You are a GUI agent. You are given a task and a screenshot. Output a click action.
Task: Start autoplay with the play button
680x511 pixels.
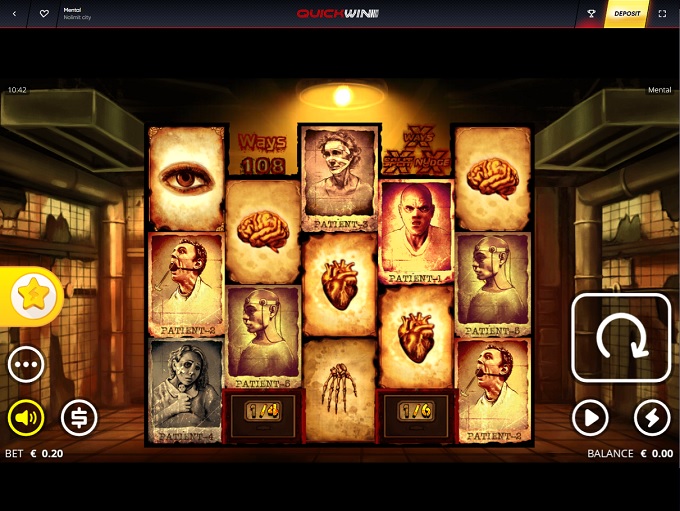591,418
